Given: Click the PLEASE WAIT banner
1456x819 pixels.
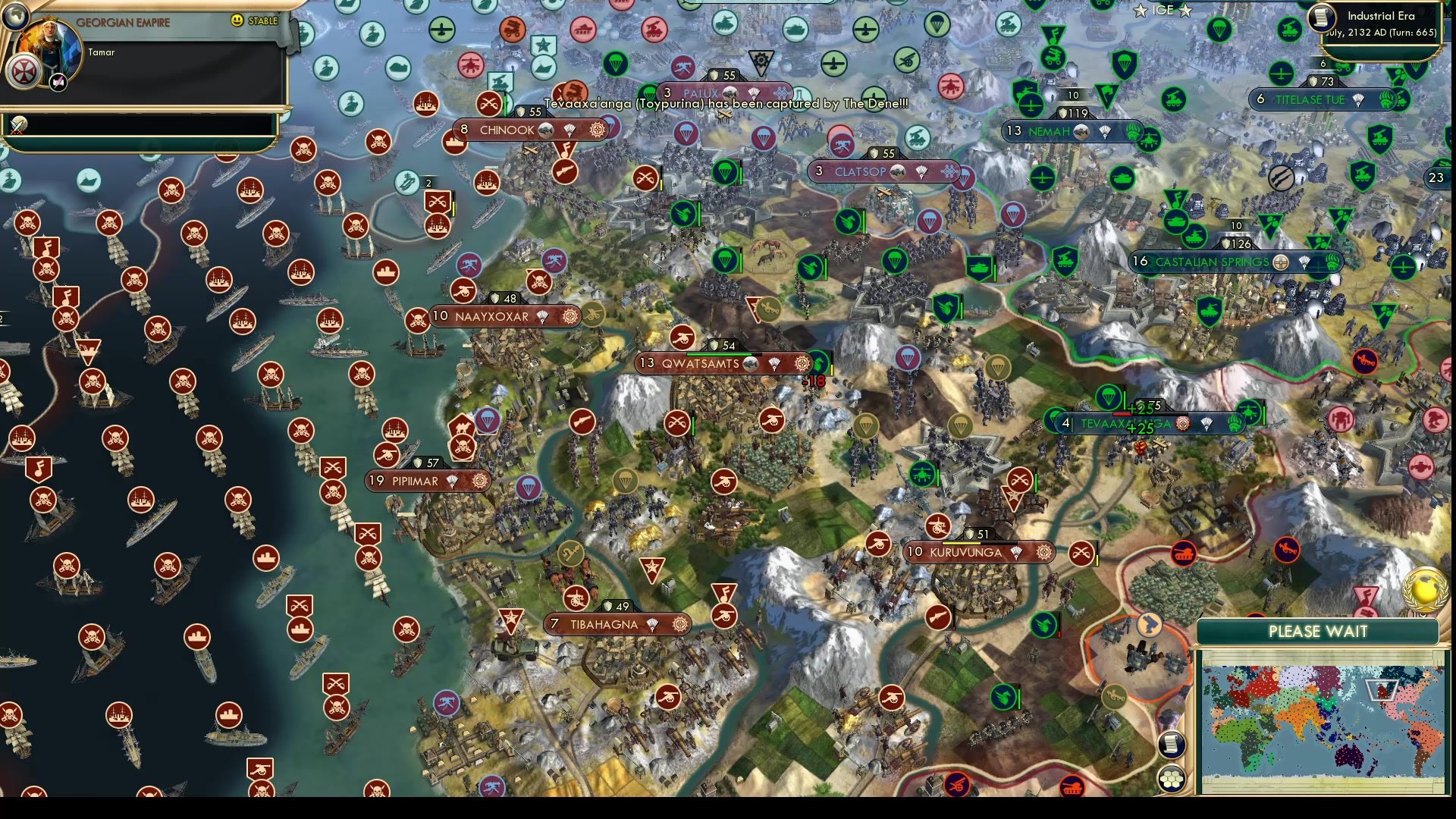Looking at the screenshot, I should [x=1318, y=631].
